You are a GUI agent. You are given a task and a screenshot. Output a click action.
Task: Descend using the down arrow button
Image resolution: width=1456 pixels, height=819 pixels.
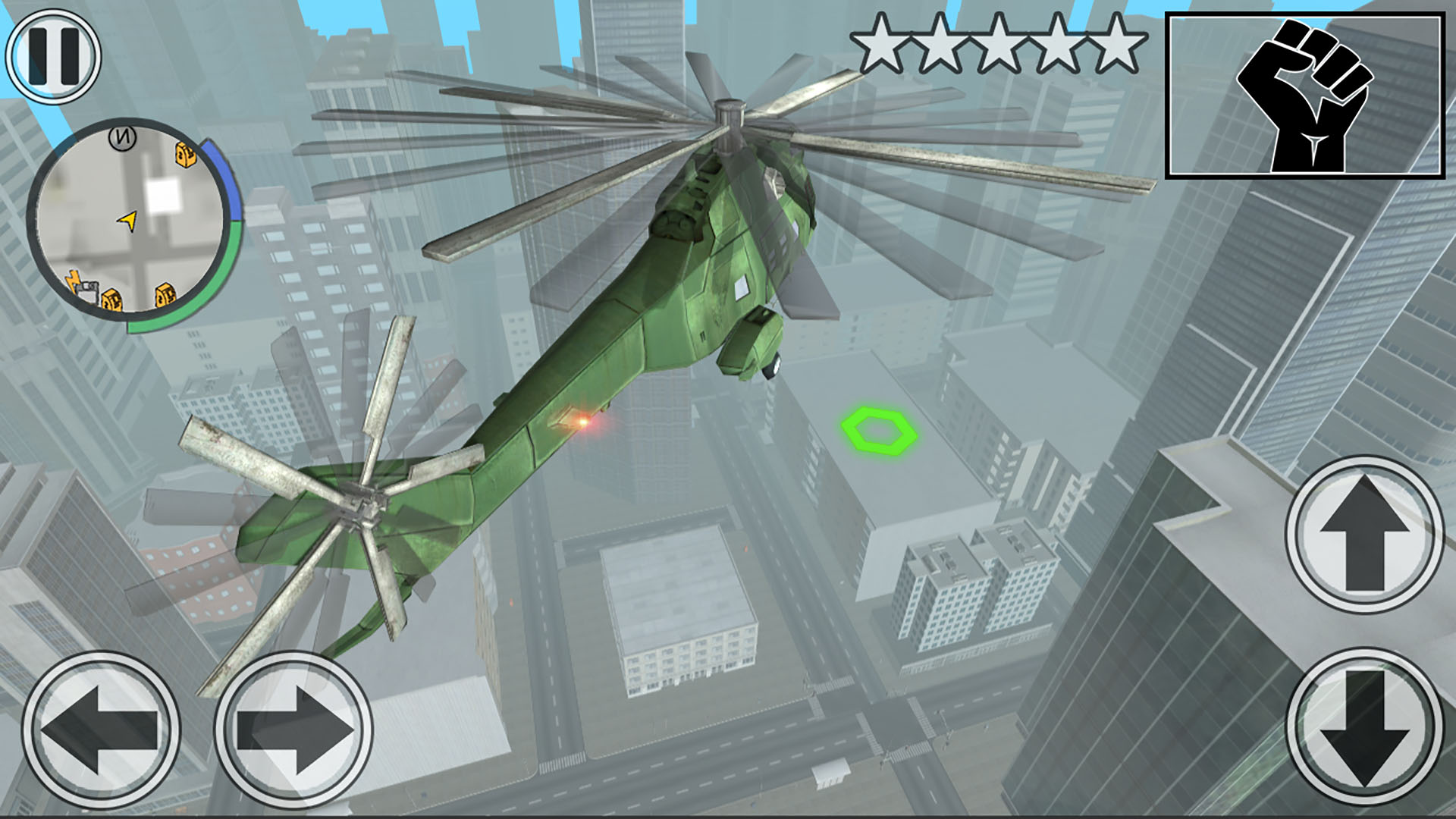1364,726
